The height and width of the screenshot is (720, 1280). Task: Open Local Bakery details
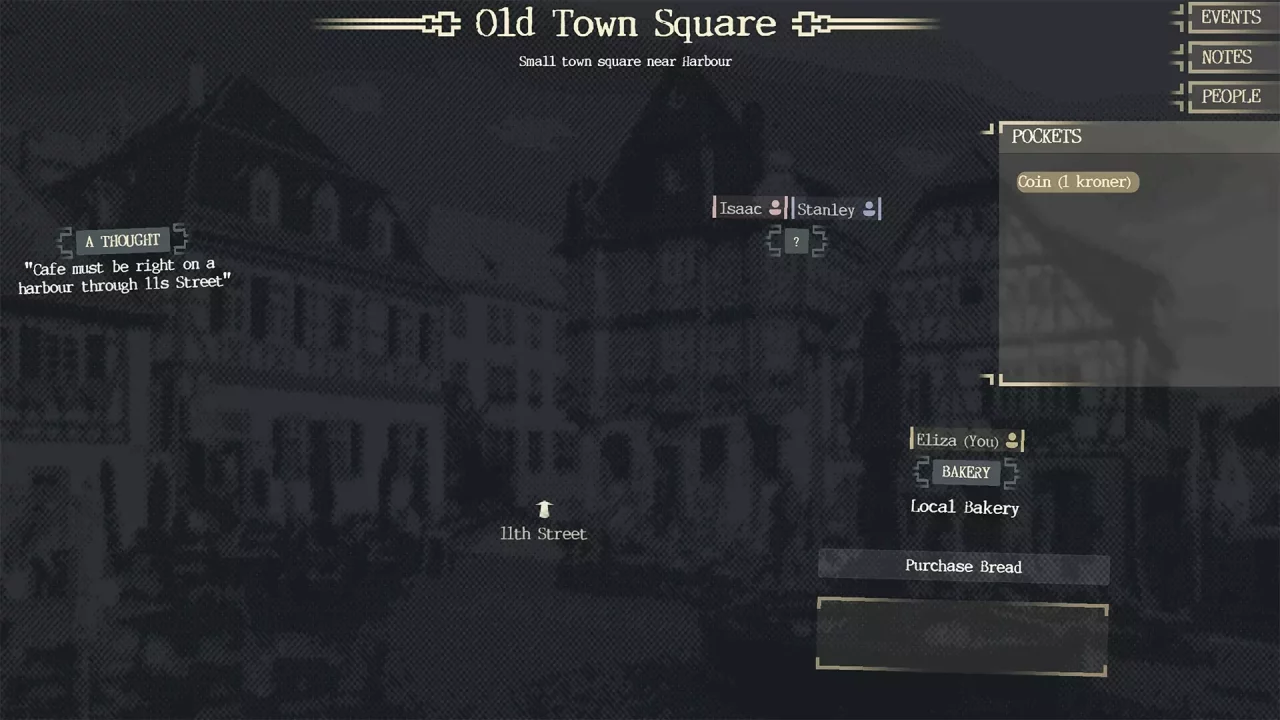[964, 507]
